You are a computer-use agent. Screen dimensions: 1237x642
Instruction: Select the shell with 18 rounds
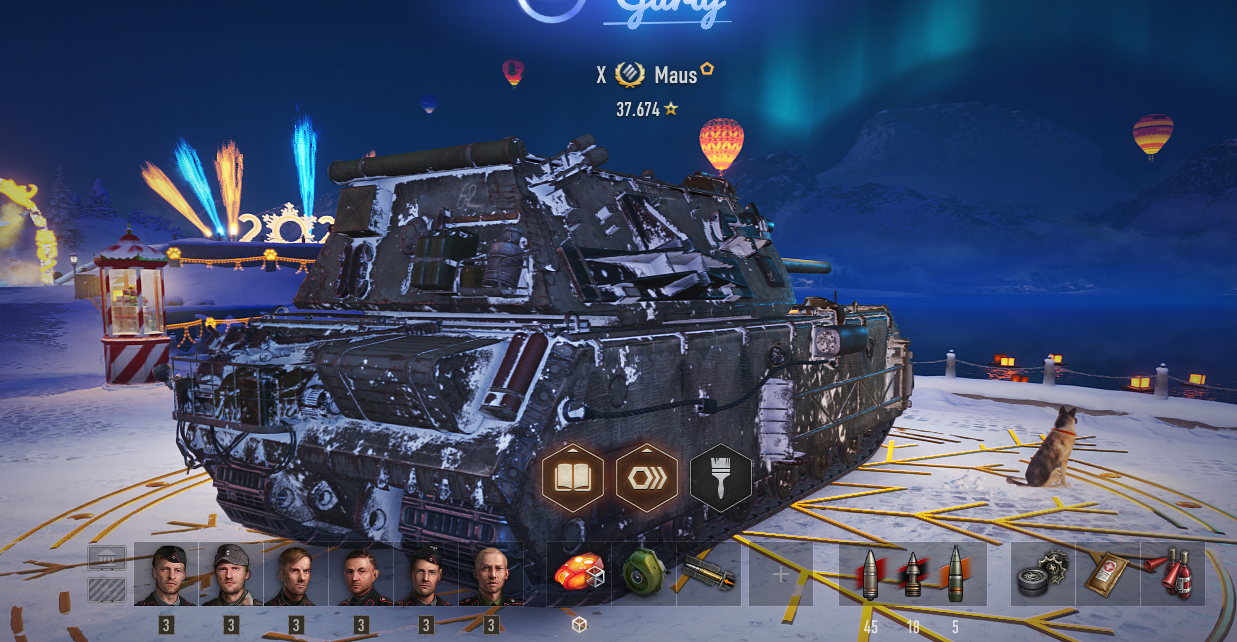click(912, 575)
